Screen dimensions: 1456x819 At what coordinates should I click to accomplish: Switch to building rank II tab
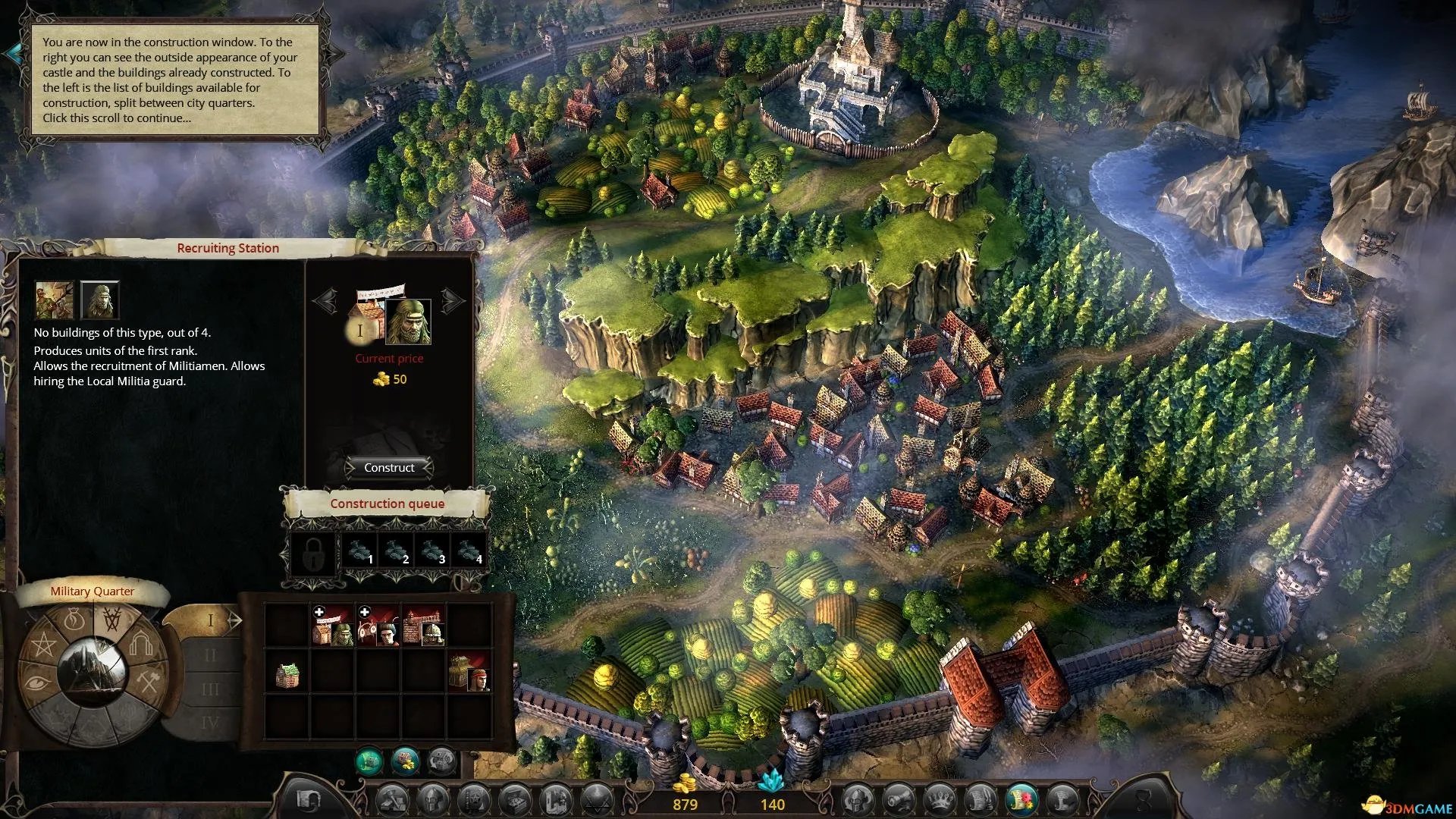click(x=210, y=655)
